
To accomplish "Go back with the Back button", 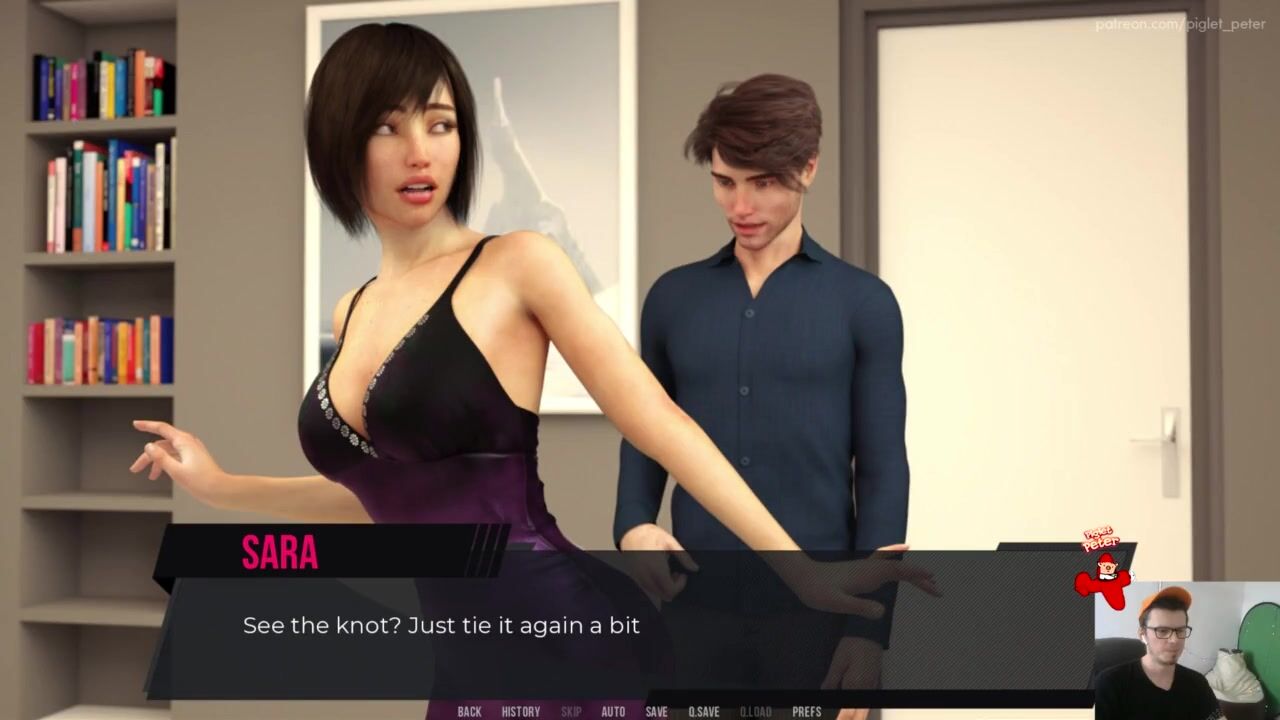I will [469, 712].
